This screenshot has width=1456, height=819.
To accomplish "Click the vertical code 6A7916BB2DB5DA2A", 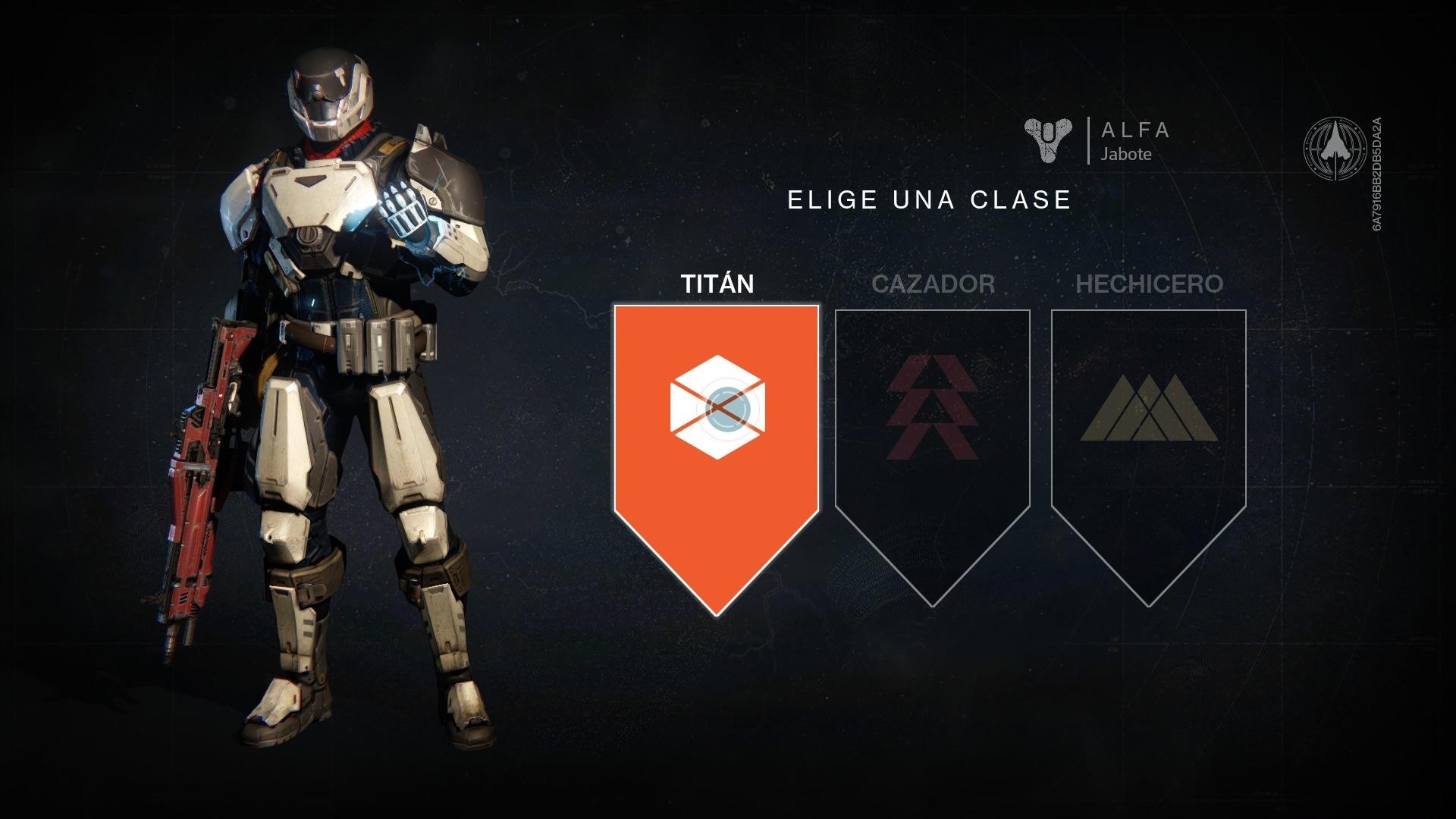I will click(x=1378, y=174).
